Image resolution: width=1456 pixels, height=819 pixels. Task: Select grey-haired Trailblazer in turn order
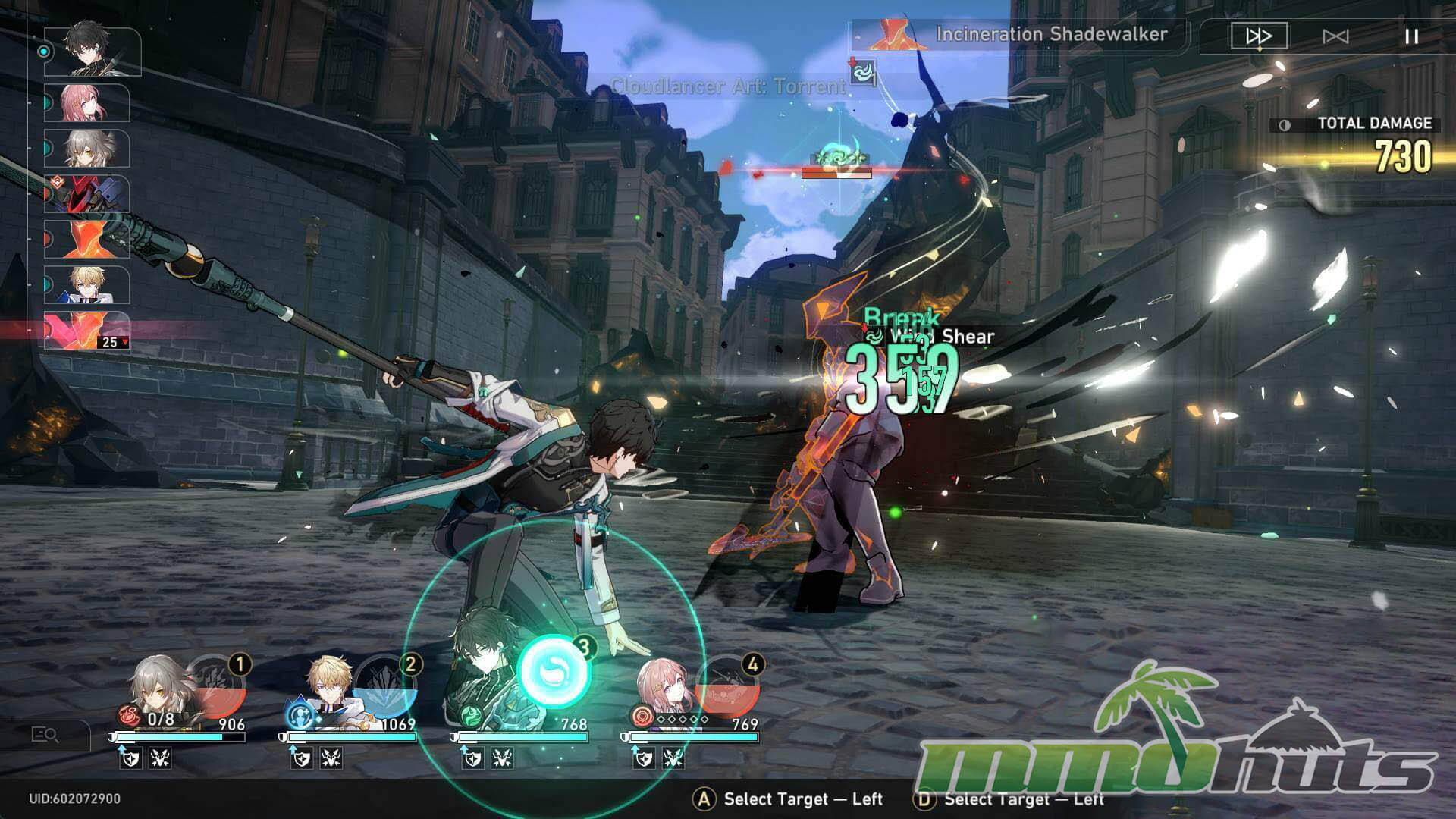(87, 149)
